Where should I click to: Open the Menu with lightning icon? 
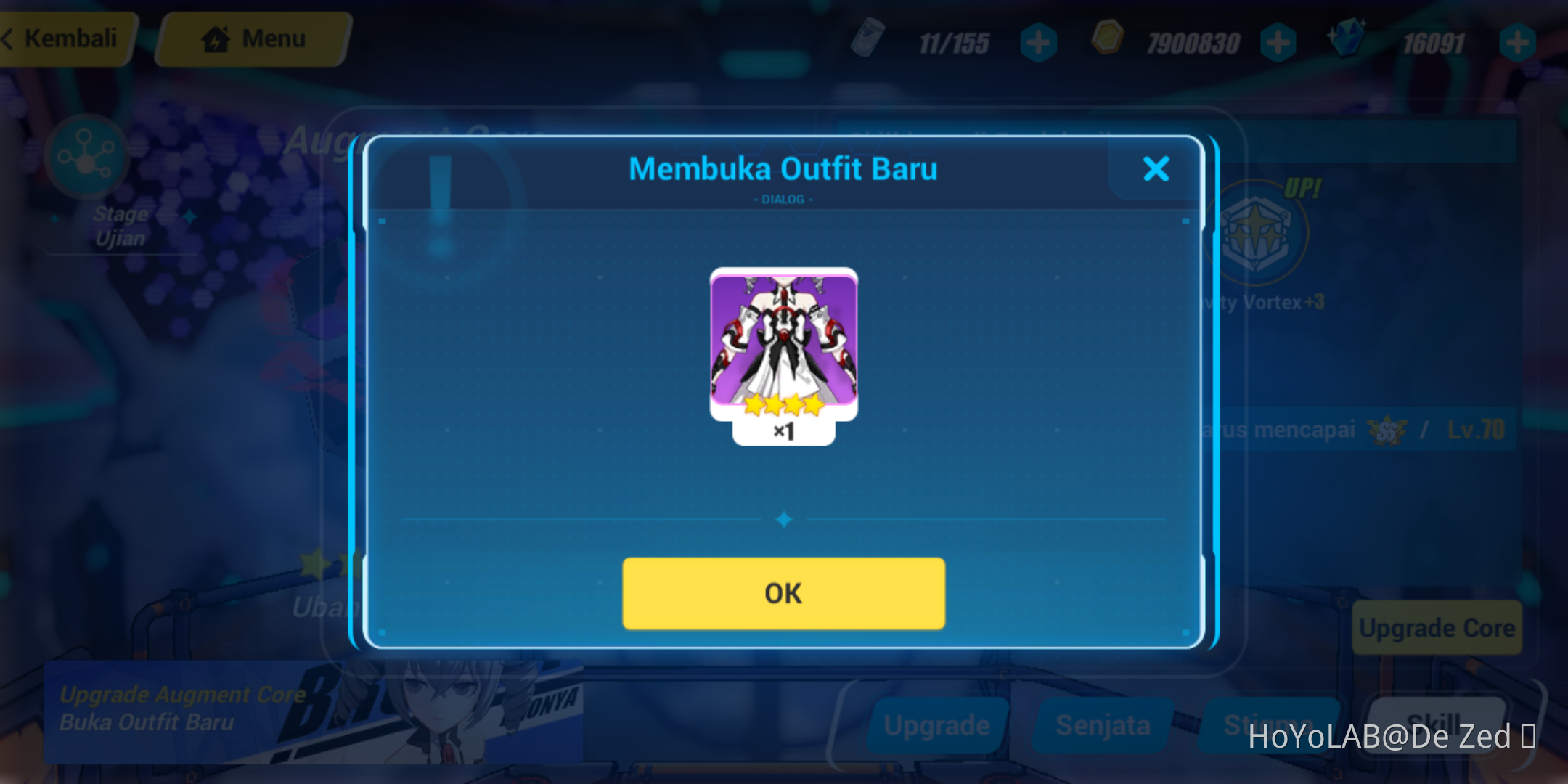[x=252, y=38]
